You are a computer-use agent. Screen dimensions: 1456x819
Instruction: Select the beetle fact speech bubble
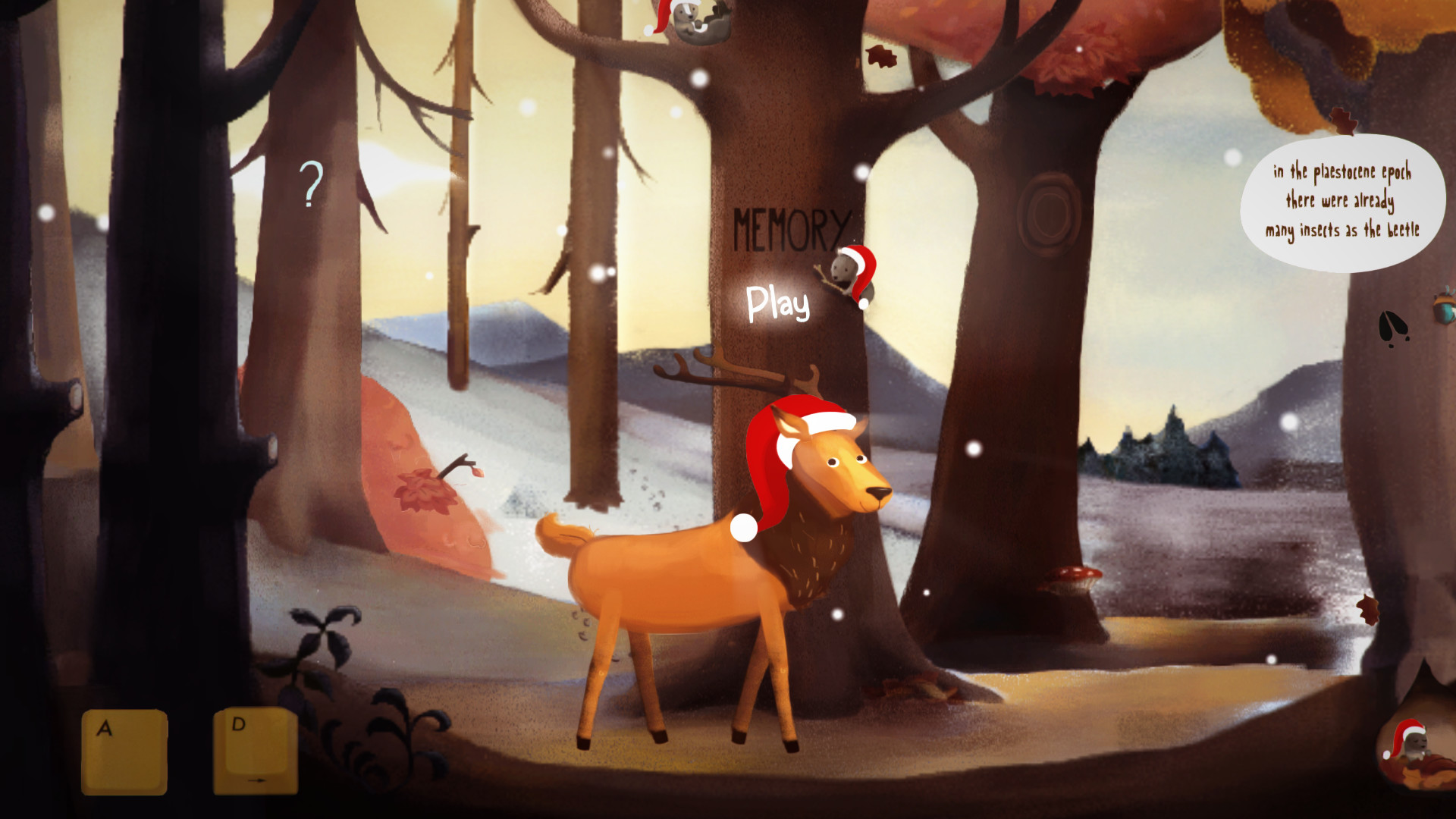tap(1342, 199)
